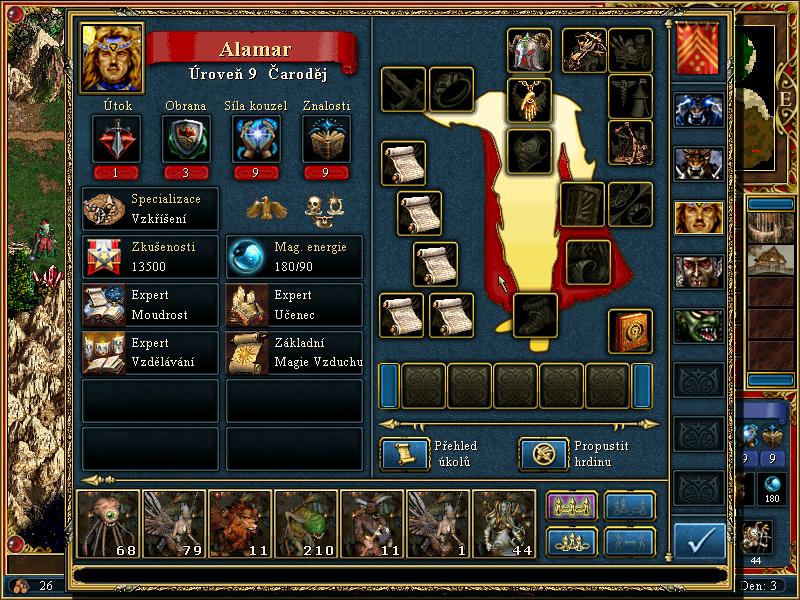
Task: Select the equipped helmet slot
Action: click(529, 50)
